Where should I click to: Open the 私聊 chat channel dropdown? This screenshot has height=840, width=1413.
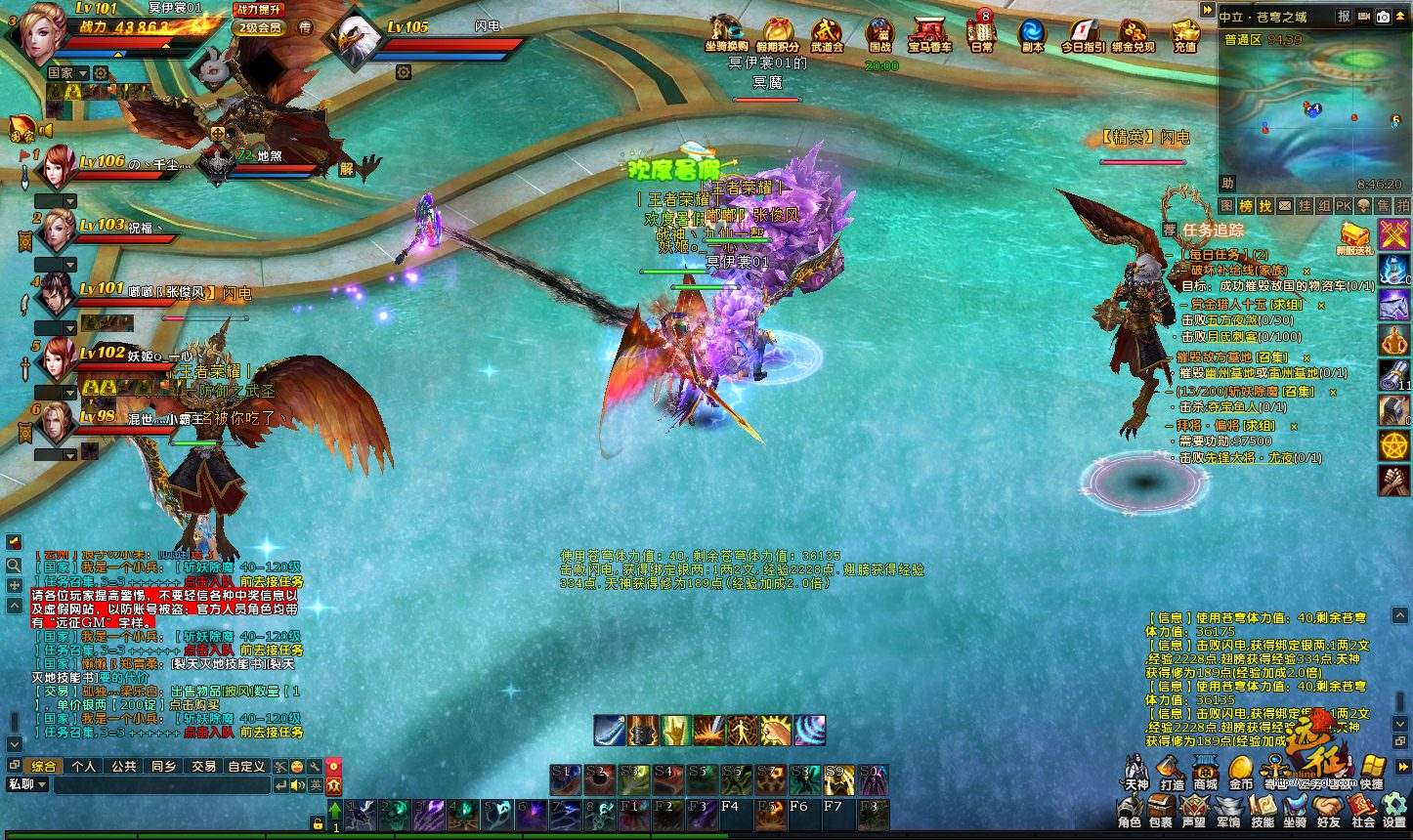(x=27, y=784)
